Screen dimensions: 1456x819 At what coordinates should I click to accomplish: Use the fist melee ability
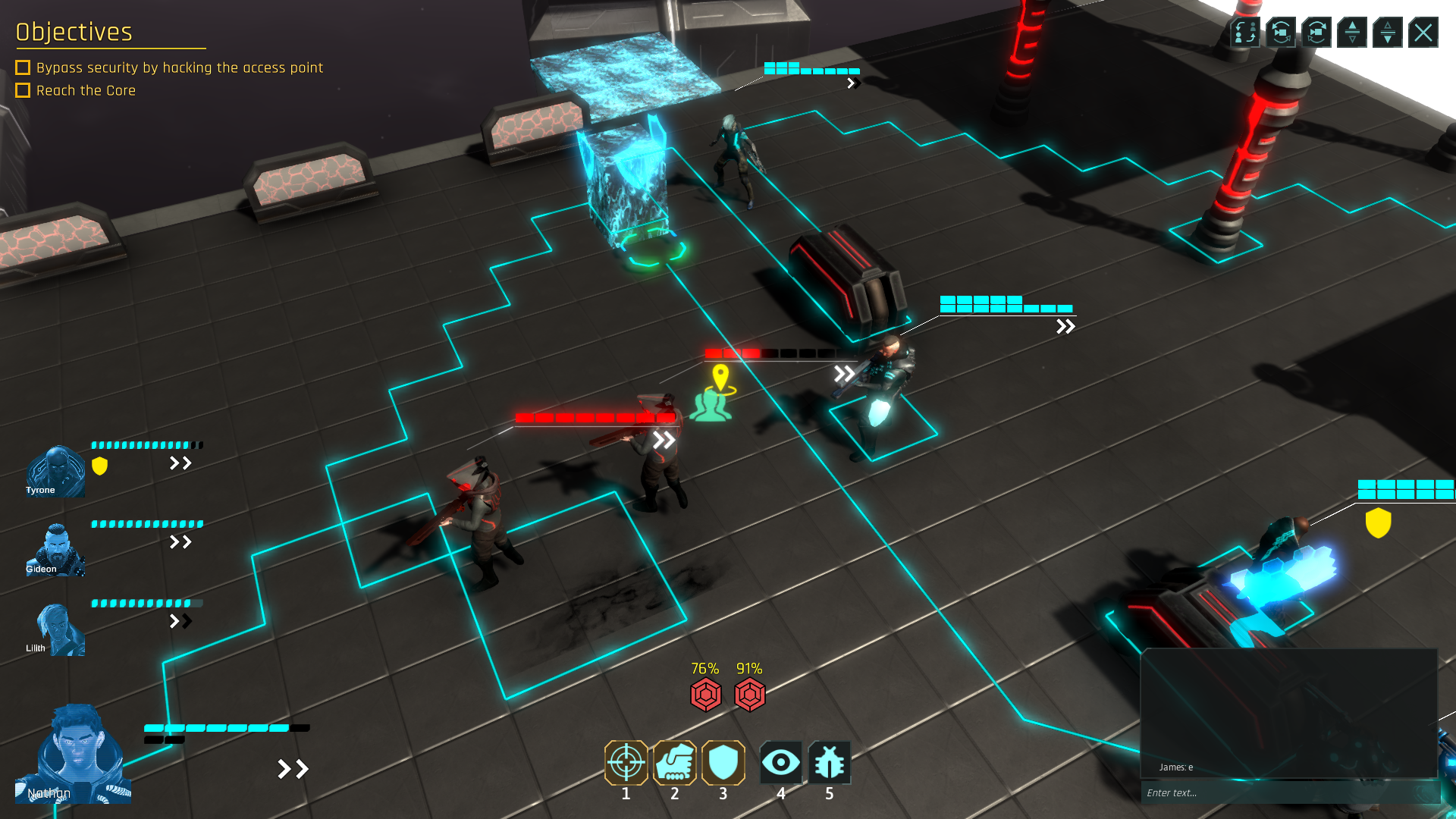click(674, 763)
